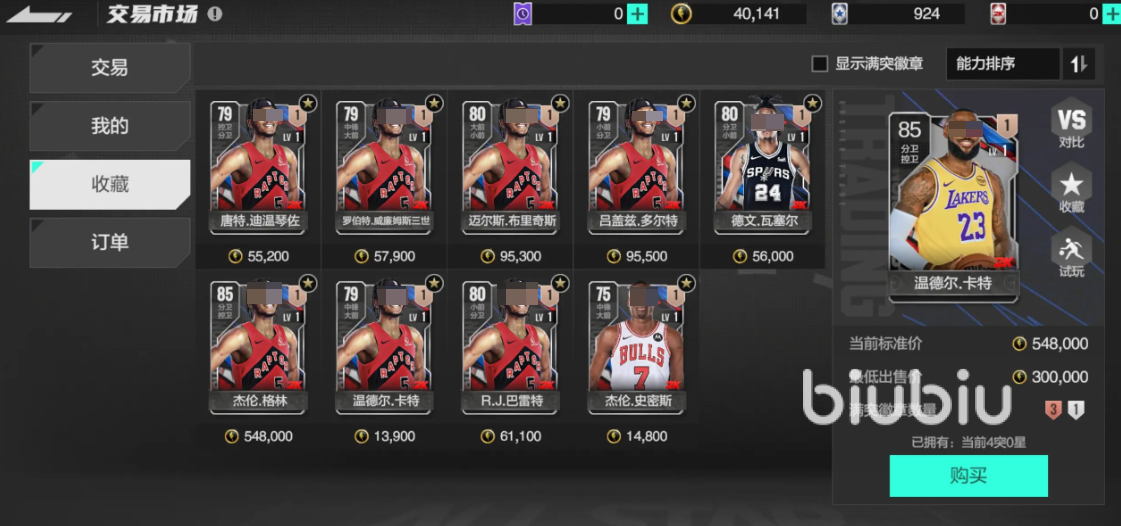The height and width of the screenshot is (526, 1121).
Task: Go back using the top-left arrow
Action: click(38, 15)
